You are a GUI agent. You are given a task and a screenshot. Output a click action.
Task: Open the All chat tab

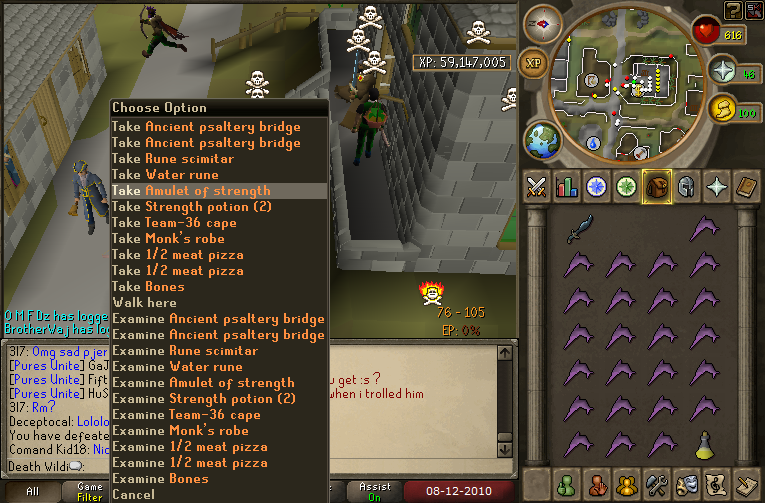tap(32, 492)
